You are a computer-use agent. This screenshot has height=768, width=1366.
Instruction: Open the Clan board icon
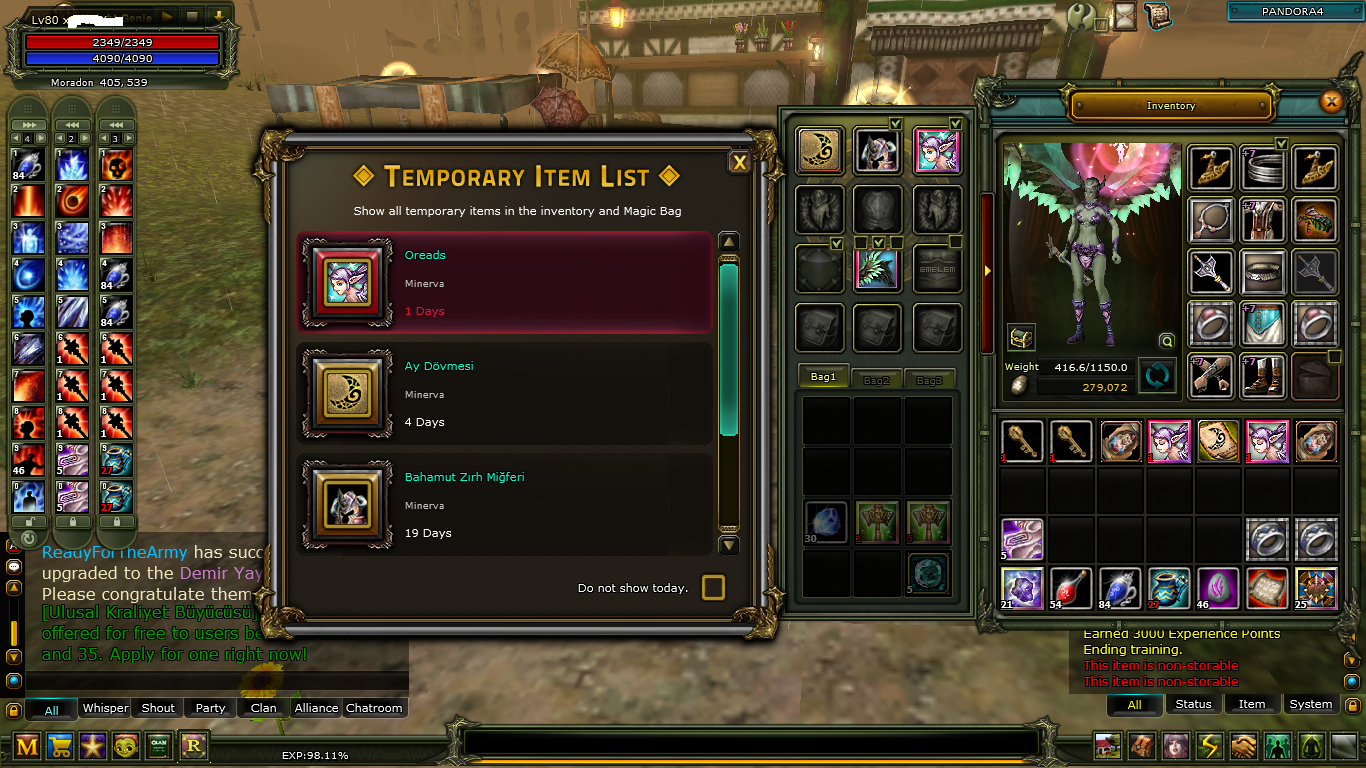(x=159, y=745)
